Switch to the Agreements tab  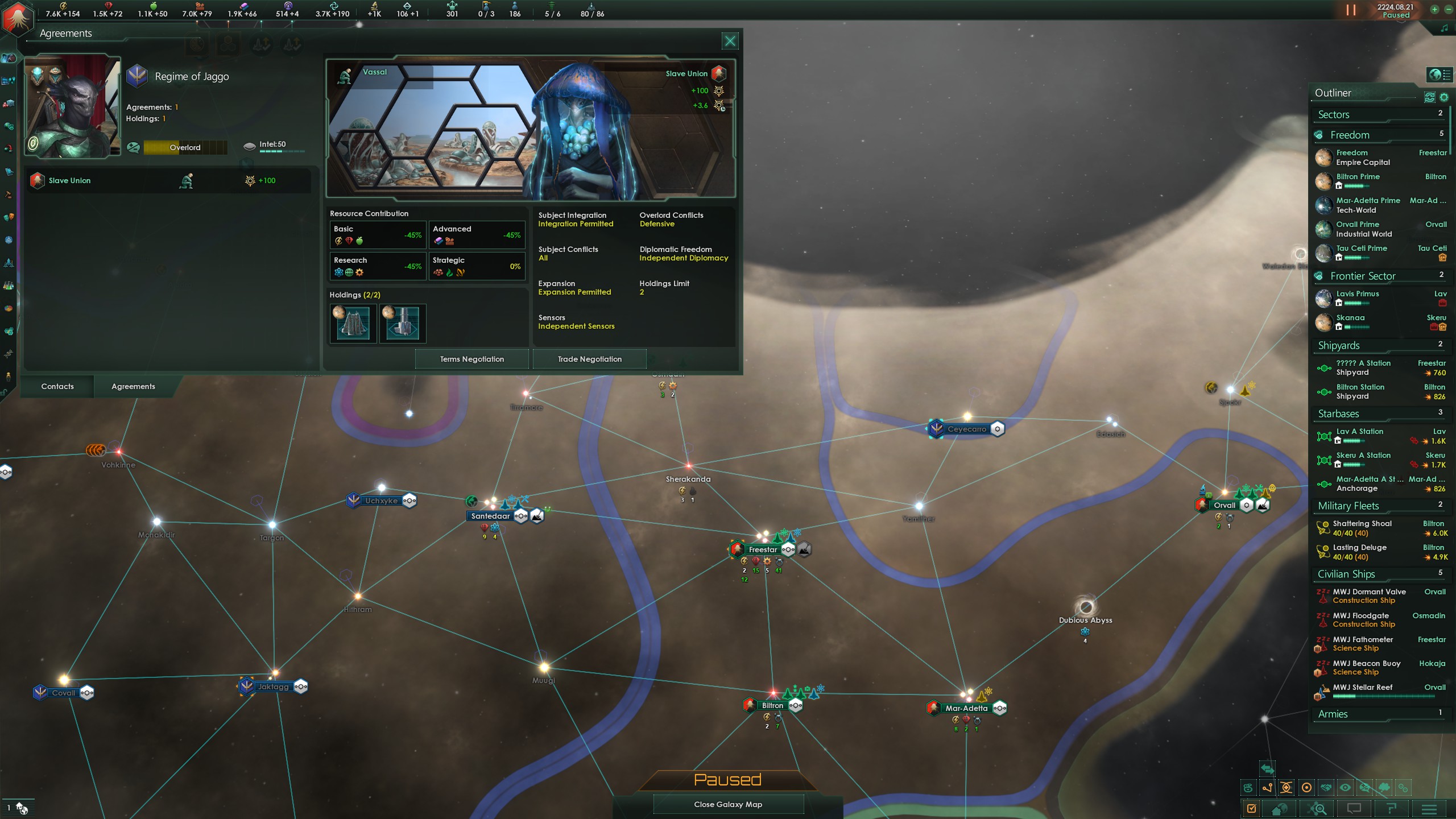133,386
